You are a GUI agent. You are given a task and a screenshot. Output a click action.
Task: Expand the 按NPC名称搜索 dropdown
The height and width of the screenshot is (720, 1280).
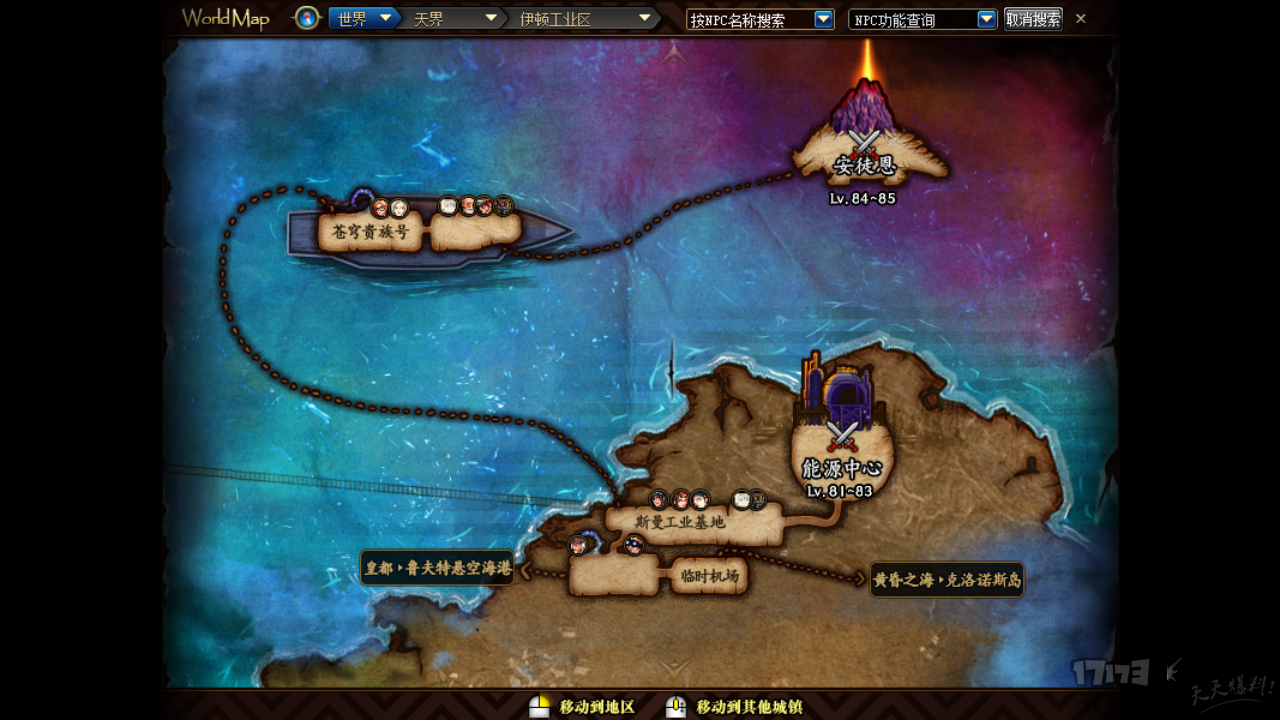(823, 19)
